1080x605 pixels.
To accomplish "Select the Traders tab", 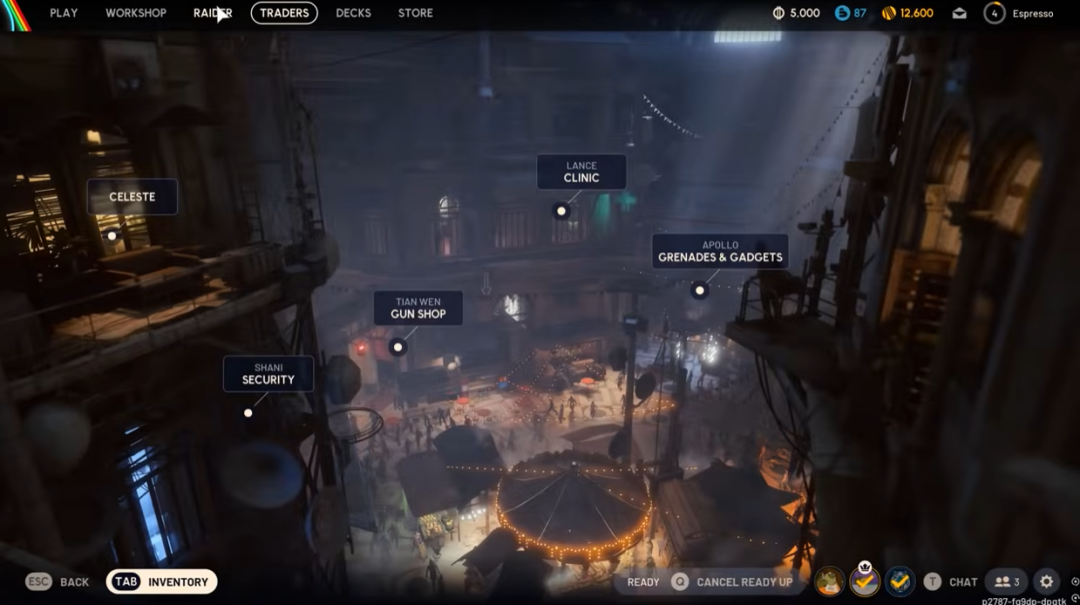I will click(284, 13).
